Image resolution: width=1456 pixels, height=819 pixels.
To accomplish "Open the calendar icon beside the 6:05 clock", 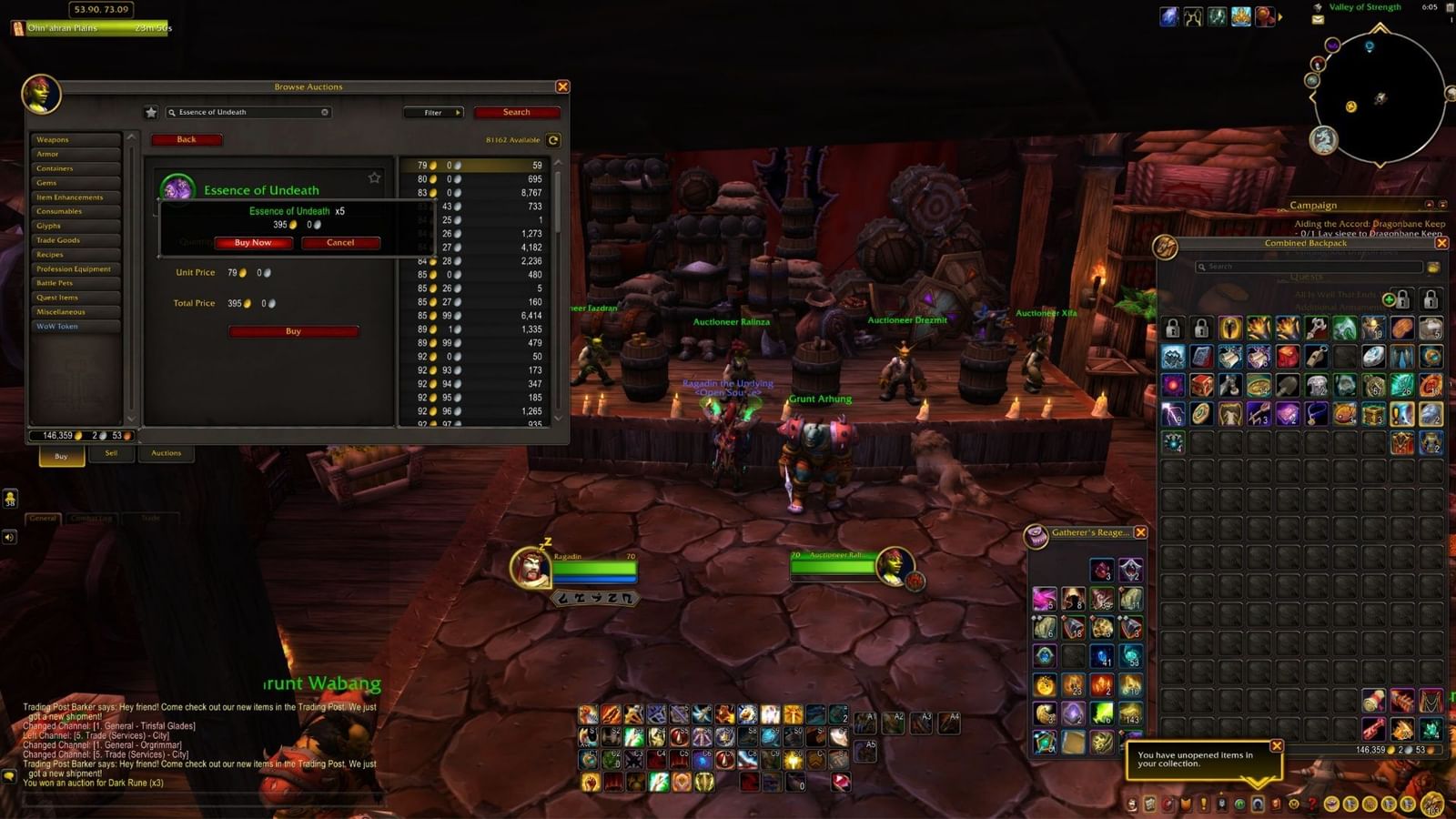I will click(x=1449, y=8).
